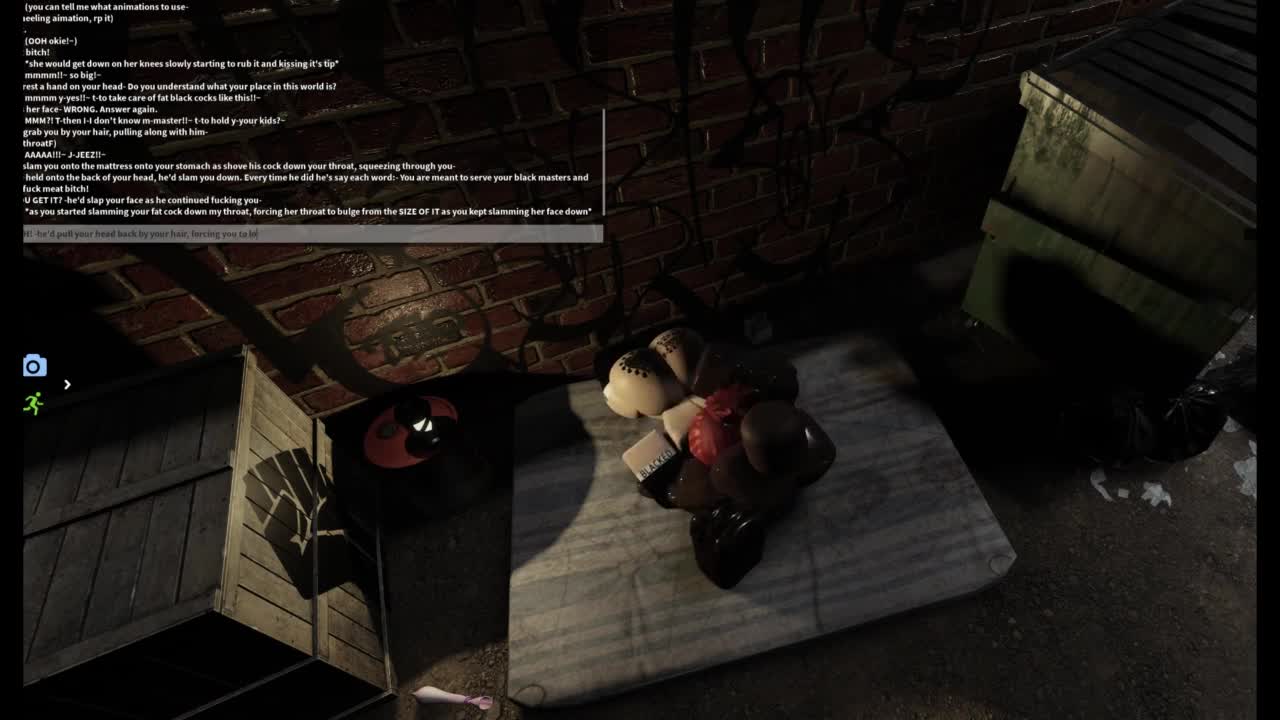Expand the small white arrow beside the camera
Screen dimensions: 1280x720
coord(67,384)
